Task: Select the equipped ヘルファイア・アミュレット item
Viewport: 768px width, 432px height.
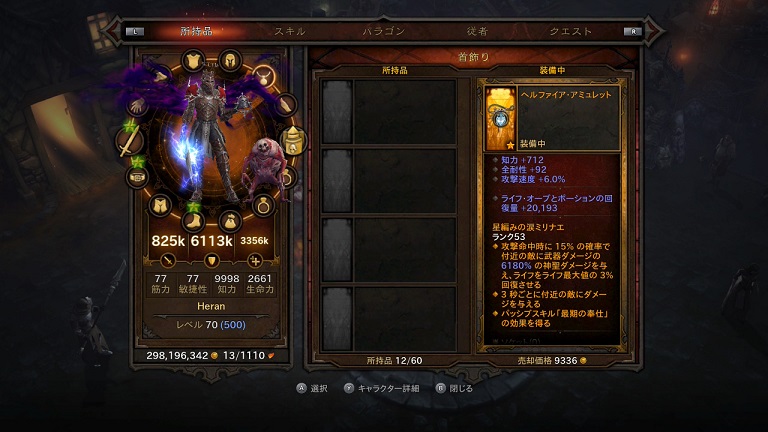Action: coord(500,117)
